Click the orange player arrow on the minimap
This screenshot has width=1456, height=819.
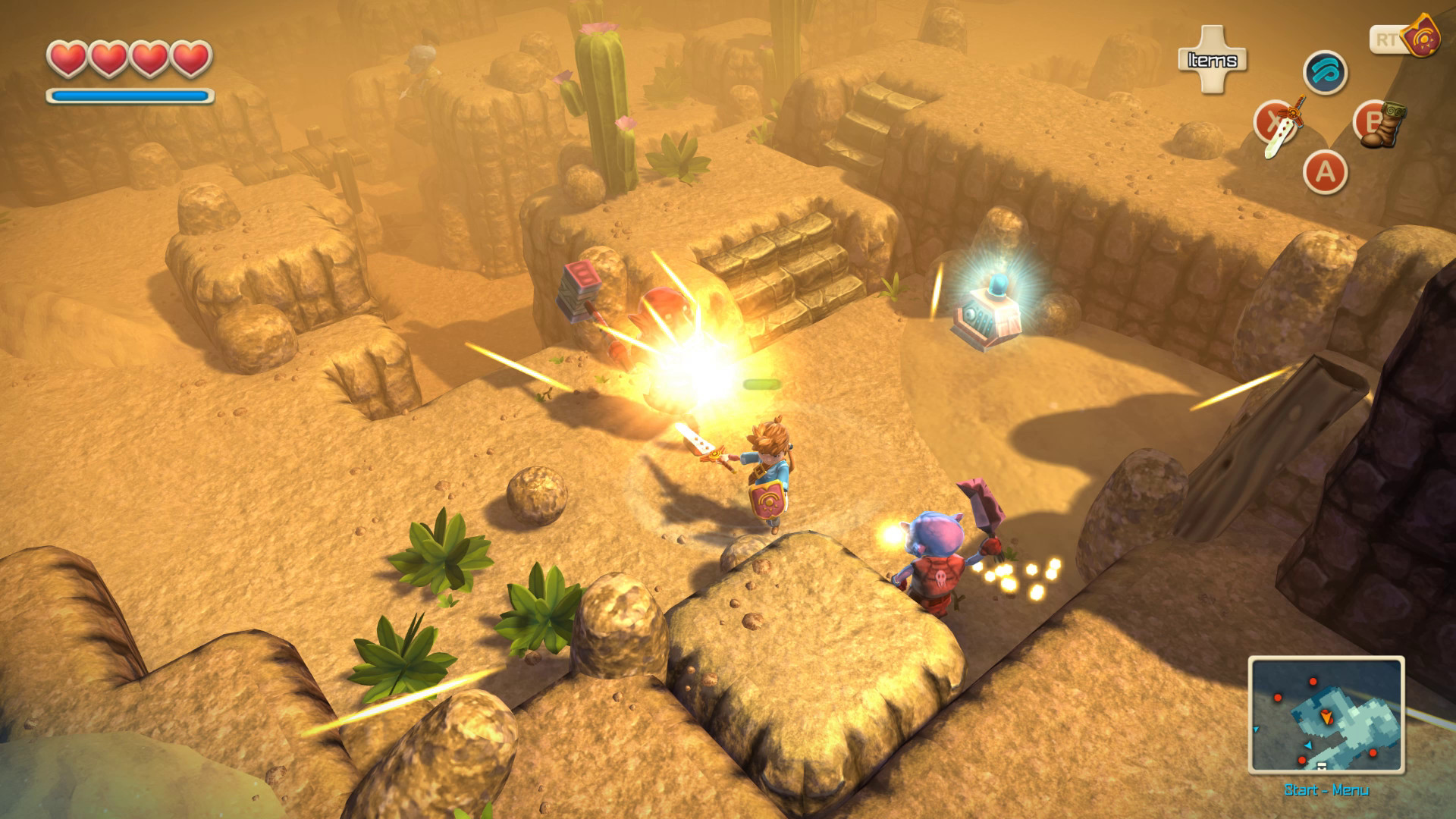click(1326, 717)
